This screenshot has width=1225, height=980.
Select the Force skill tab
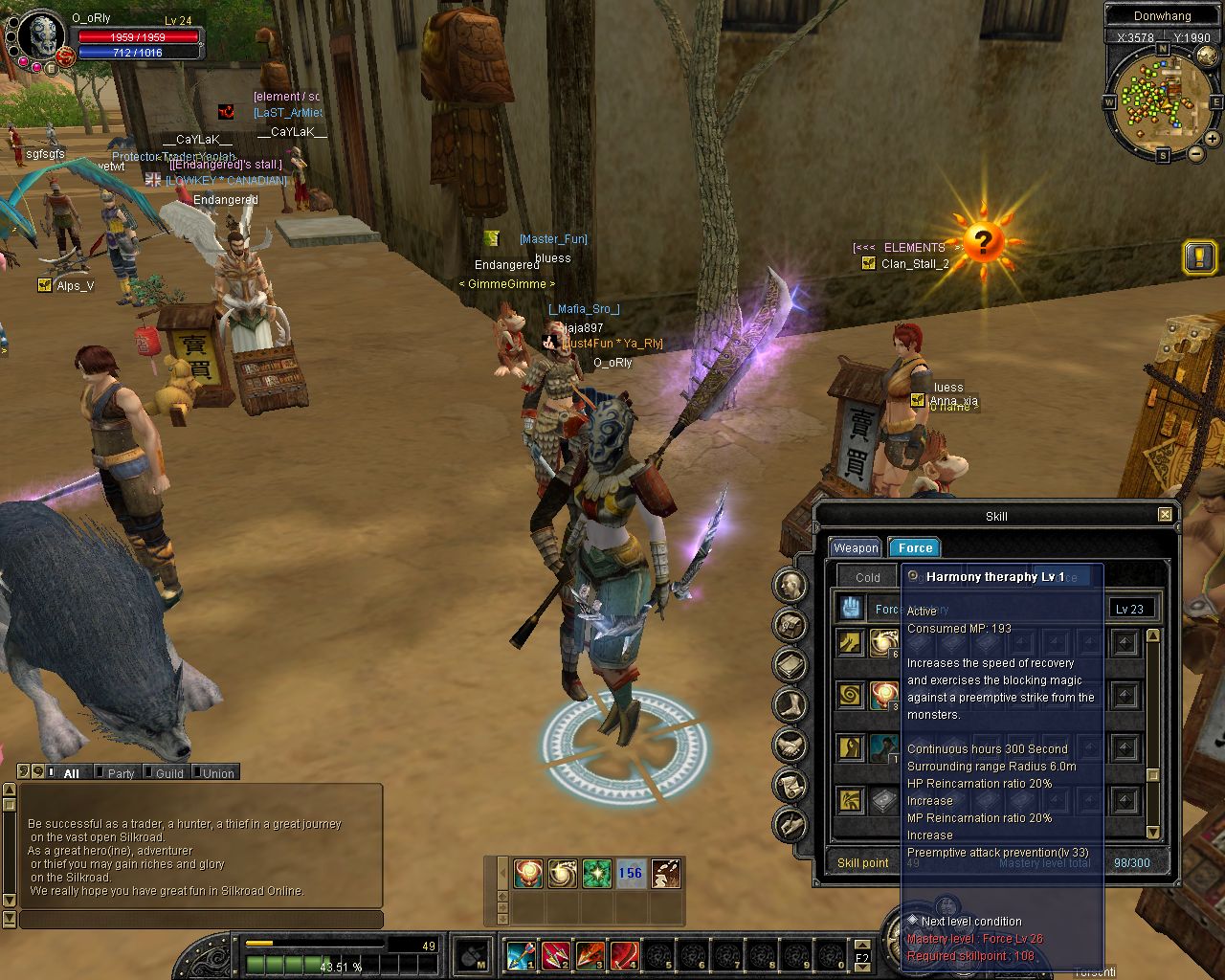[915, 547]
